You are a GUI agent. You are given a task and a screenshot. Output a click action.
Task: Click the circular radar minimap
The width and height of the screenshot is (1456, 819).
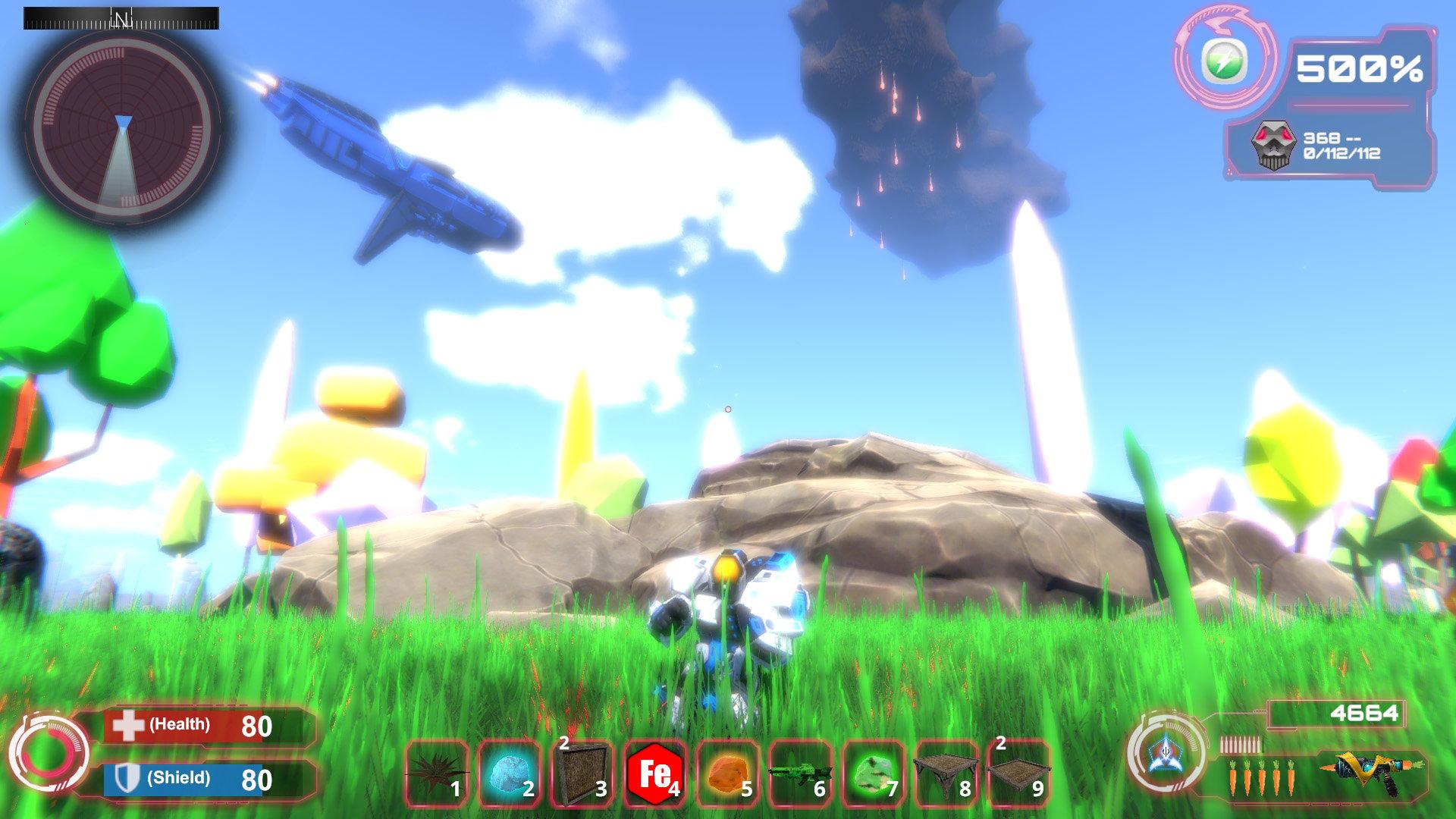(x=121, y=125)
